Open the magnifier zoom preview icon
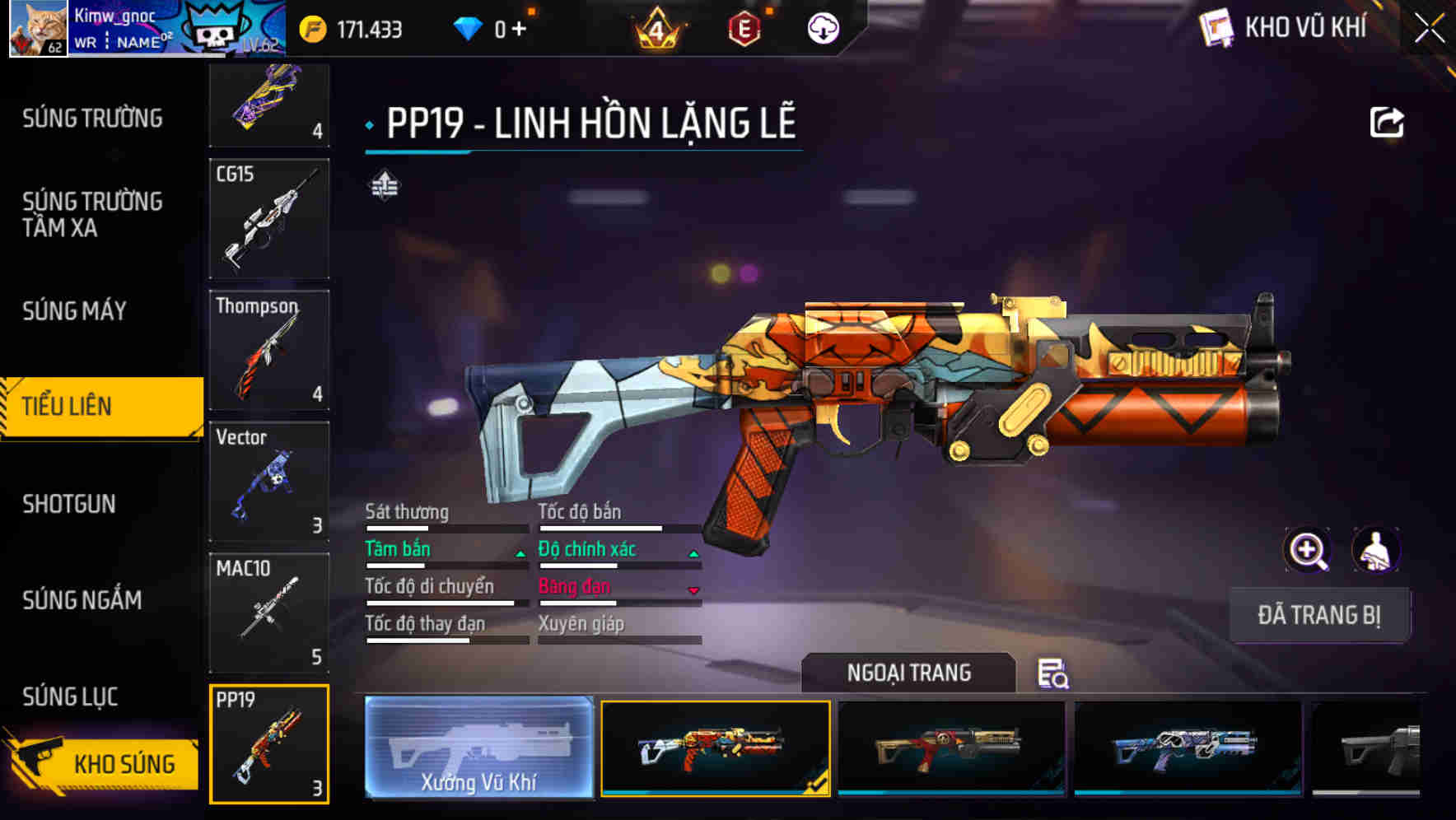Screen dimensions: 1456x820 (1308, 549)
